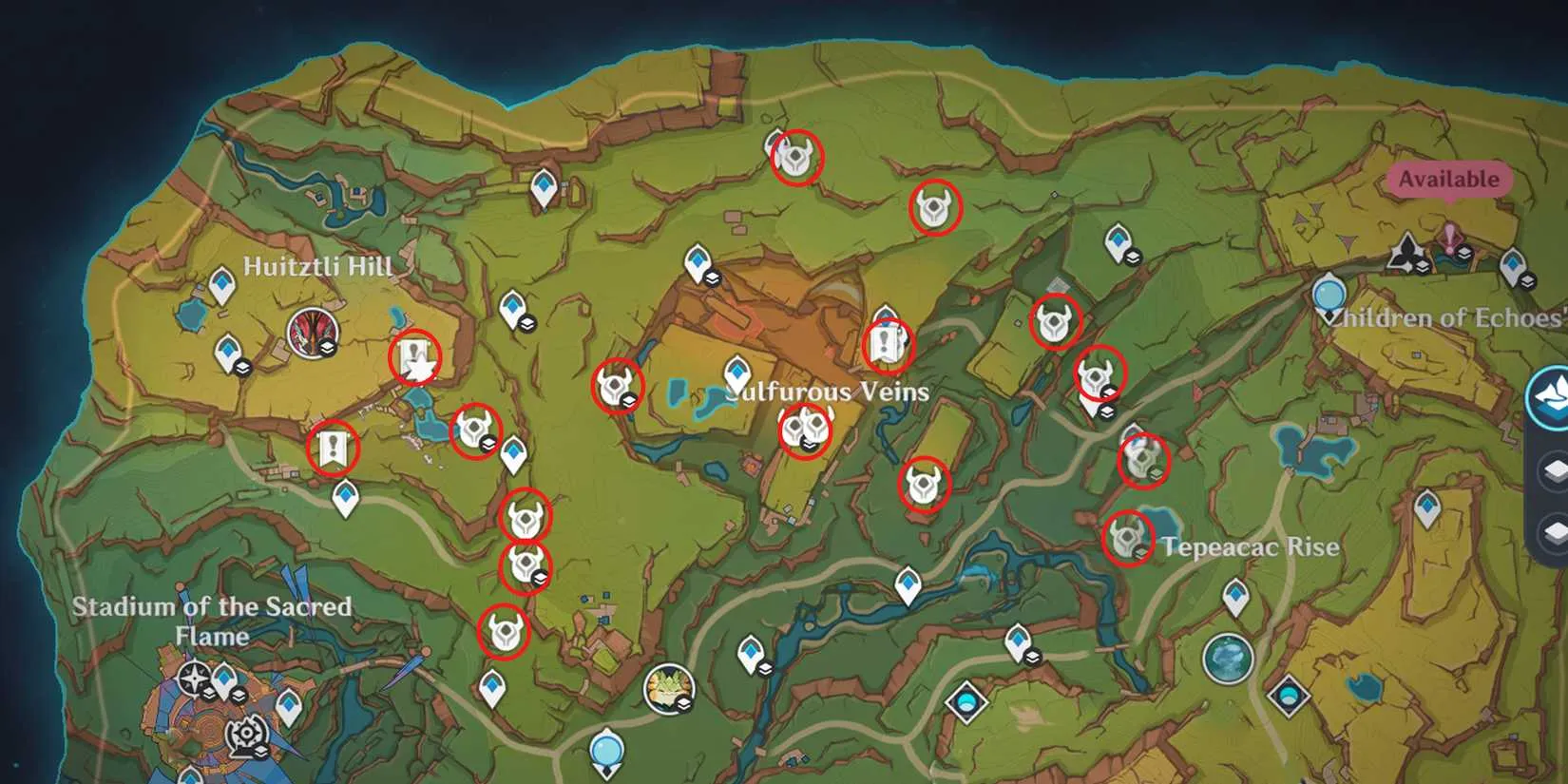Open the green creature boss portrait marker

[x=668, y=689]
